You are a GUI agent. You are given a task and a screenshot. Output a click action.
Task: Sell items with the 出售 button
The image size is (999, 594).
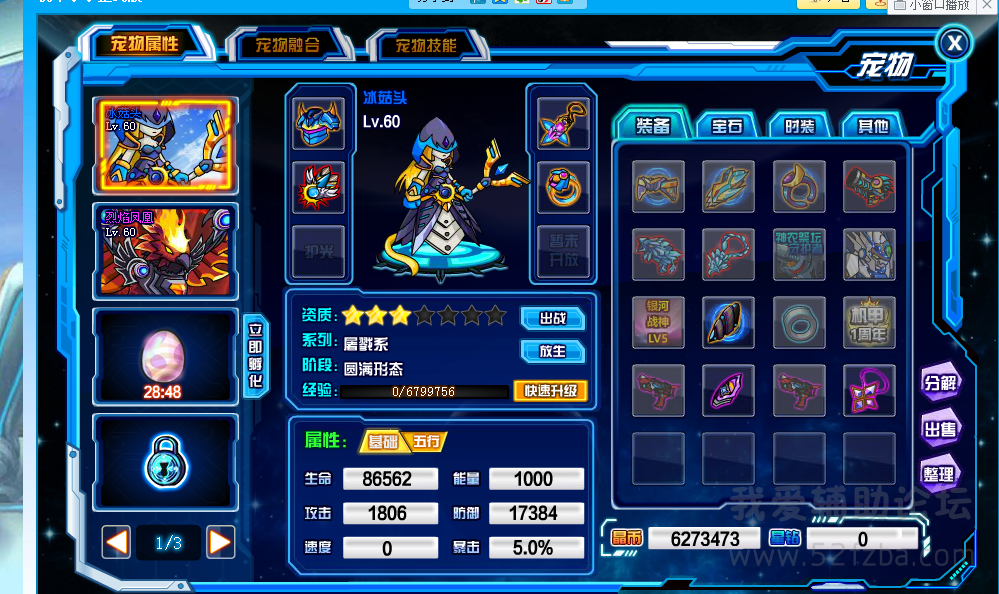(940, 428)
